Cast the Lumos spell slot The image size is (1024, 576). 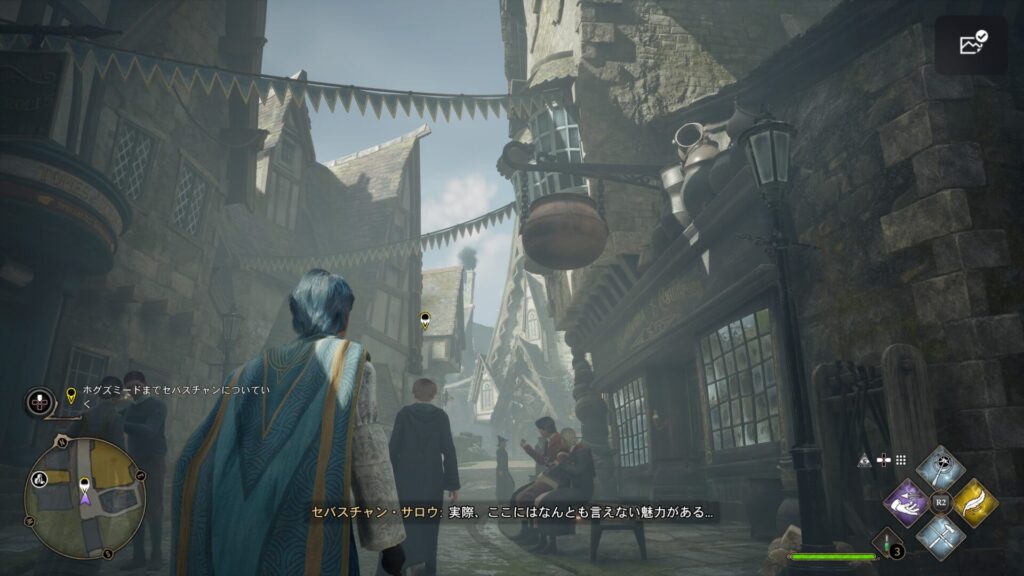940,467
